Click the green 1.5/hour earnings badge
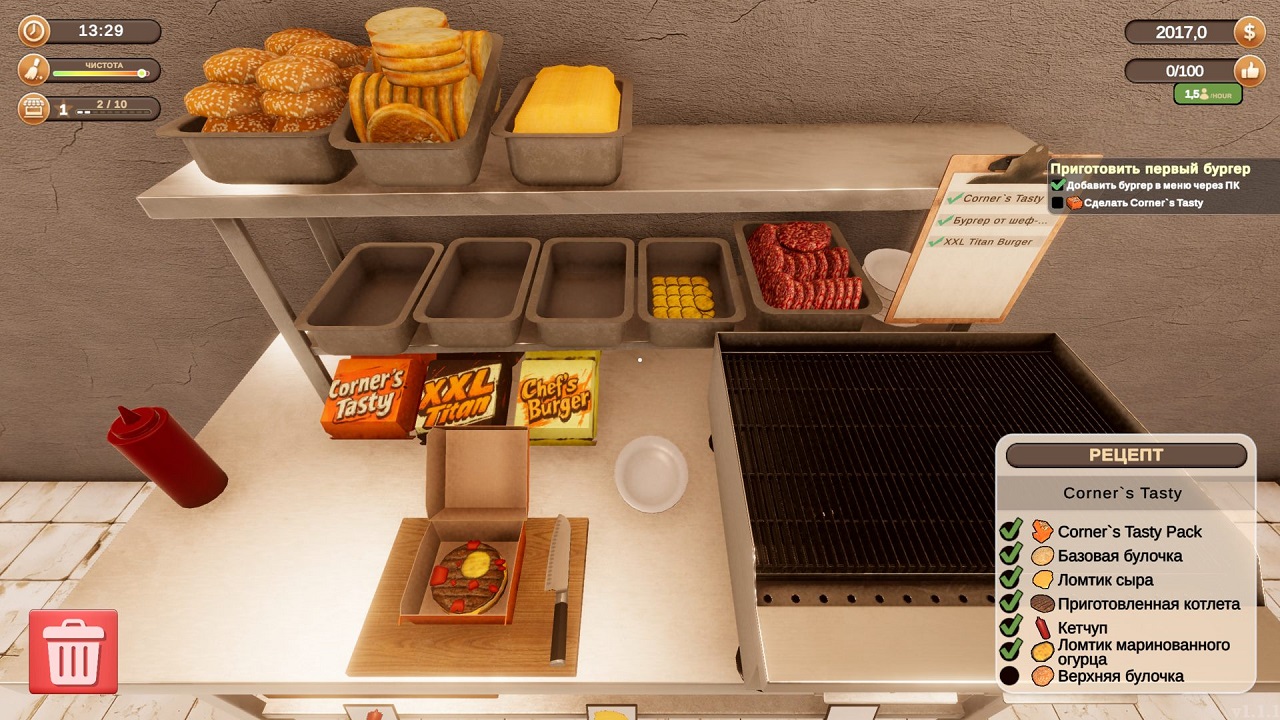1280x720 pixels. 1206,93
